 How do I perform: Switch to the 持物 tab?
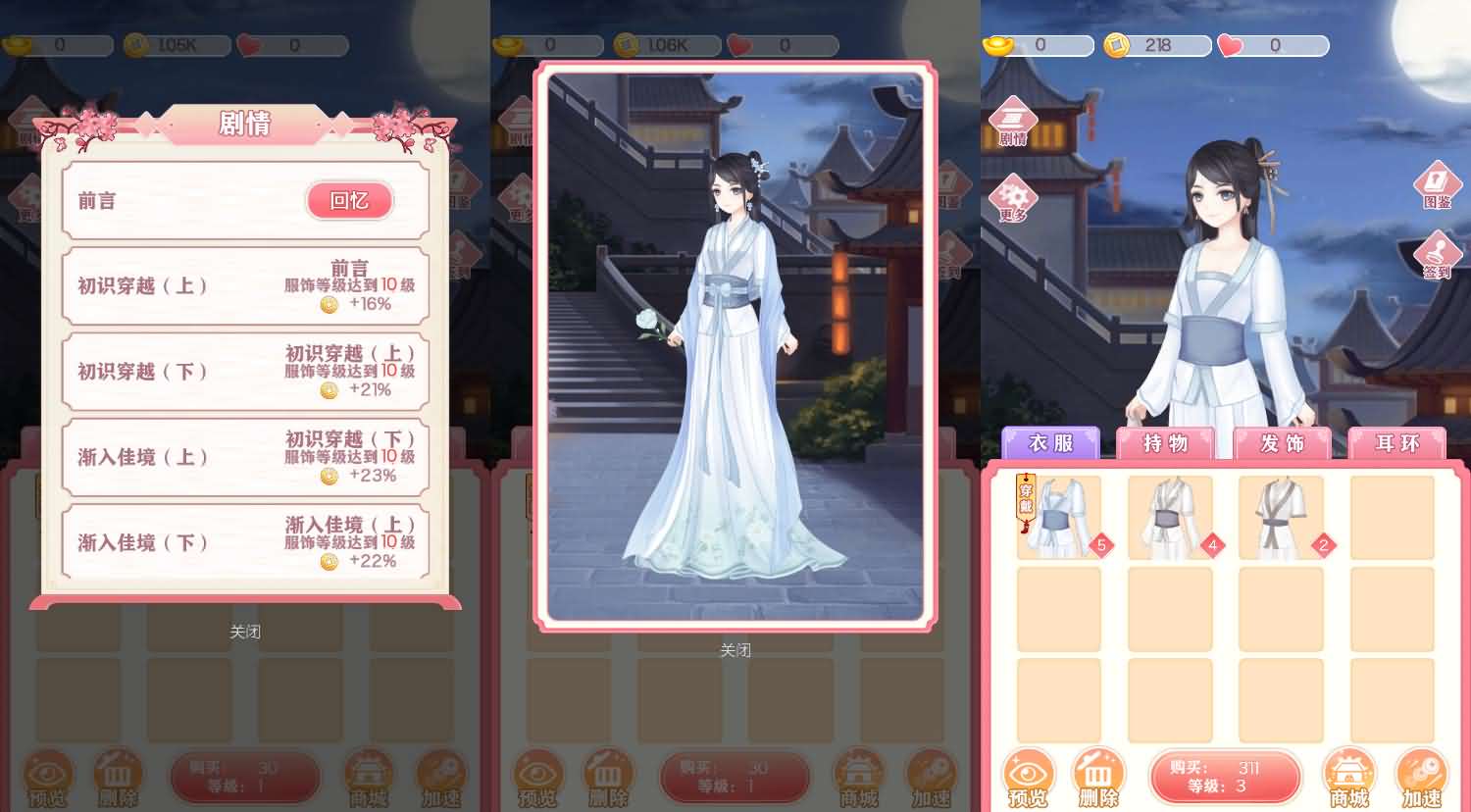tap(1167, 443)
